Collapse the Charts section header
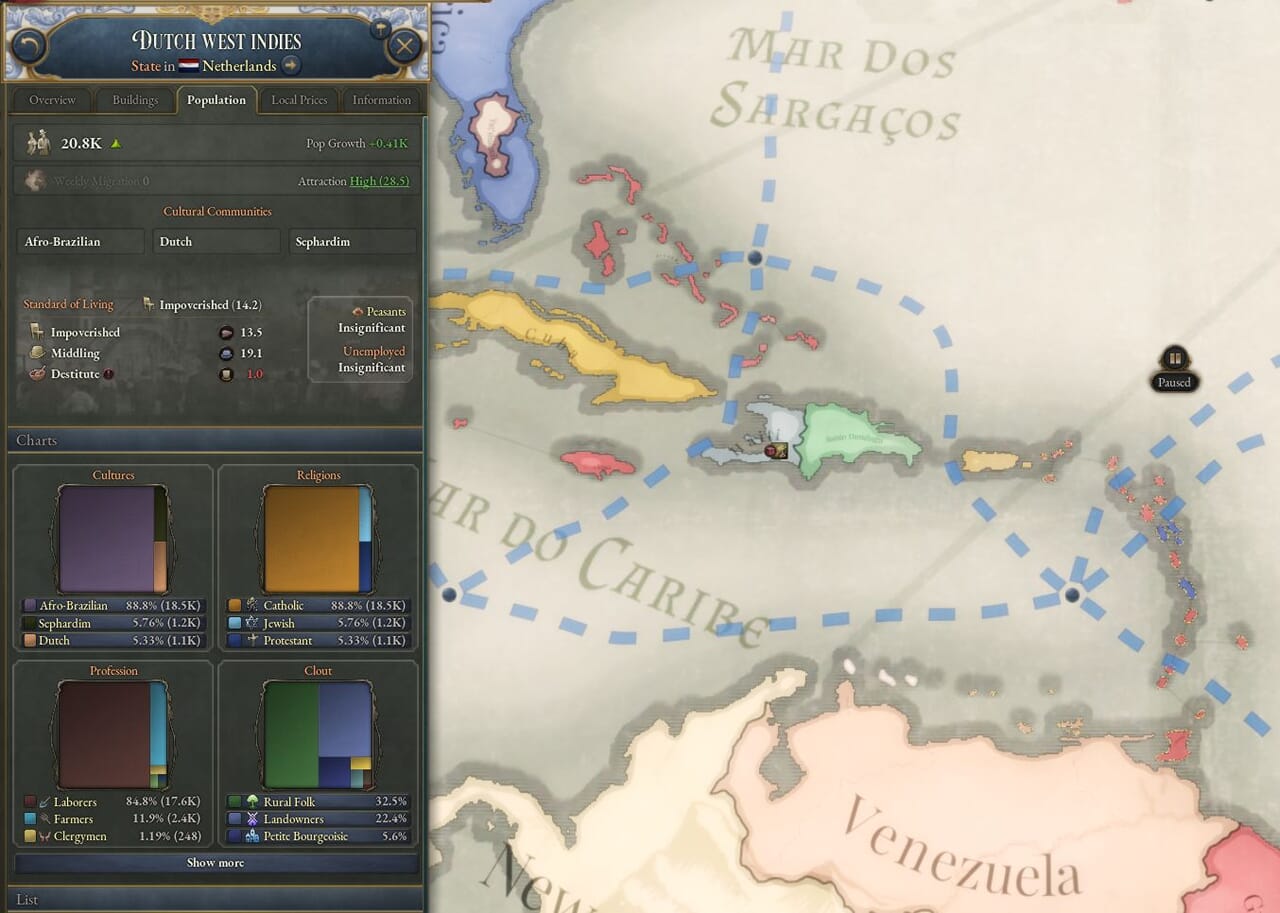Viewport: 1280px width, 913px height. (215, 440)
